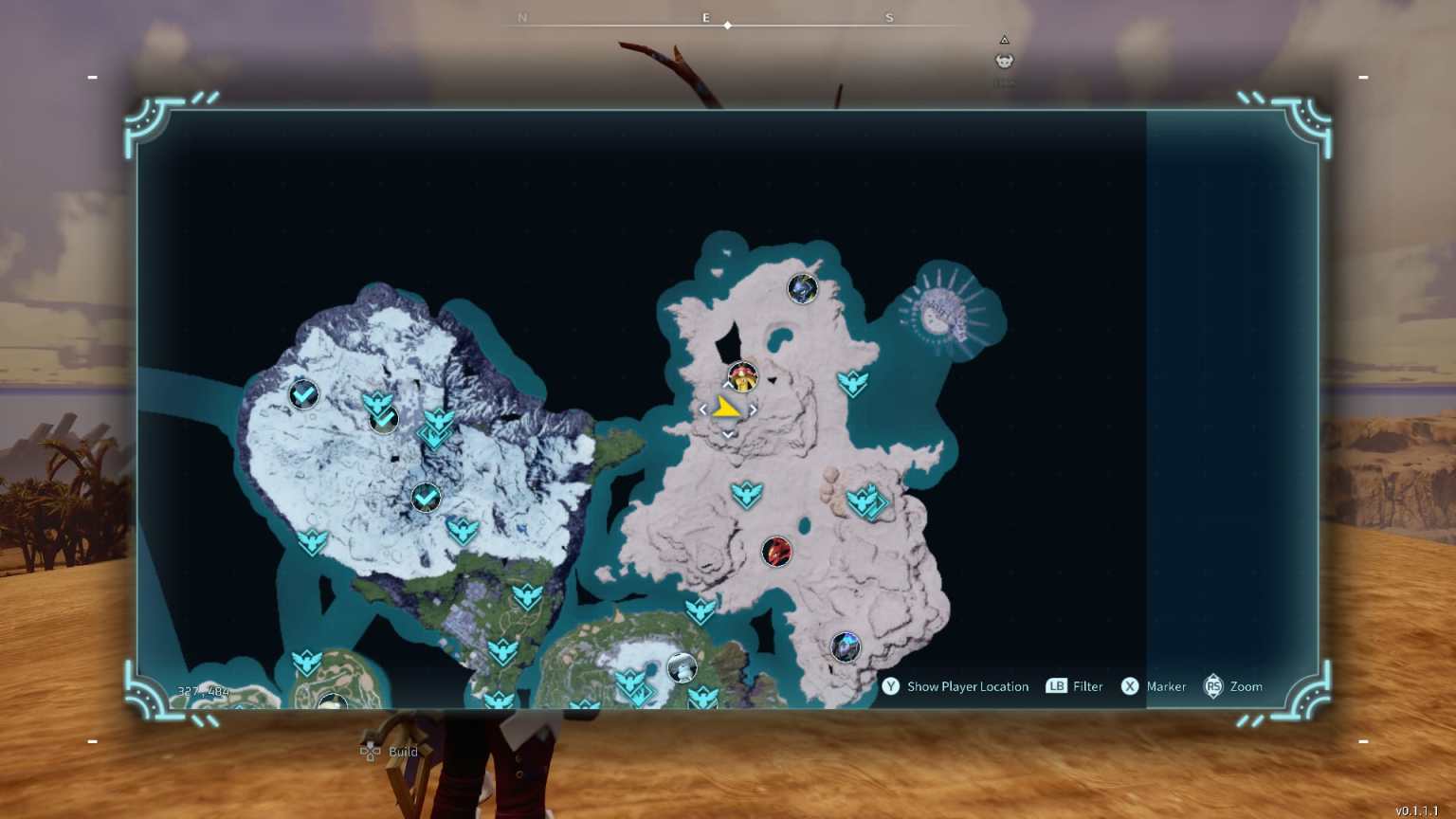Open the map Filter options
The image size is (1456, 819).
(1075, 686)
